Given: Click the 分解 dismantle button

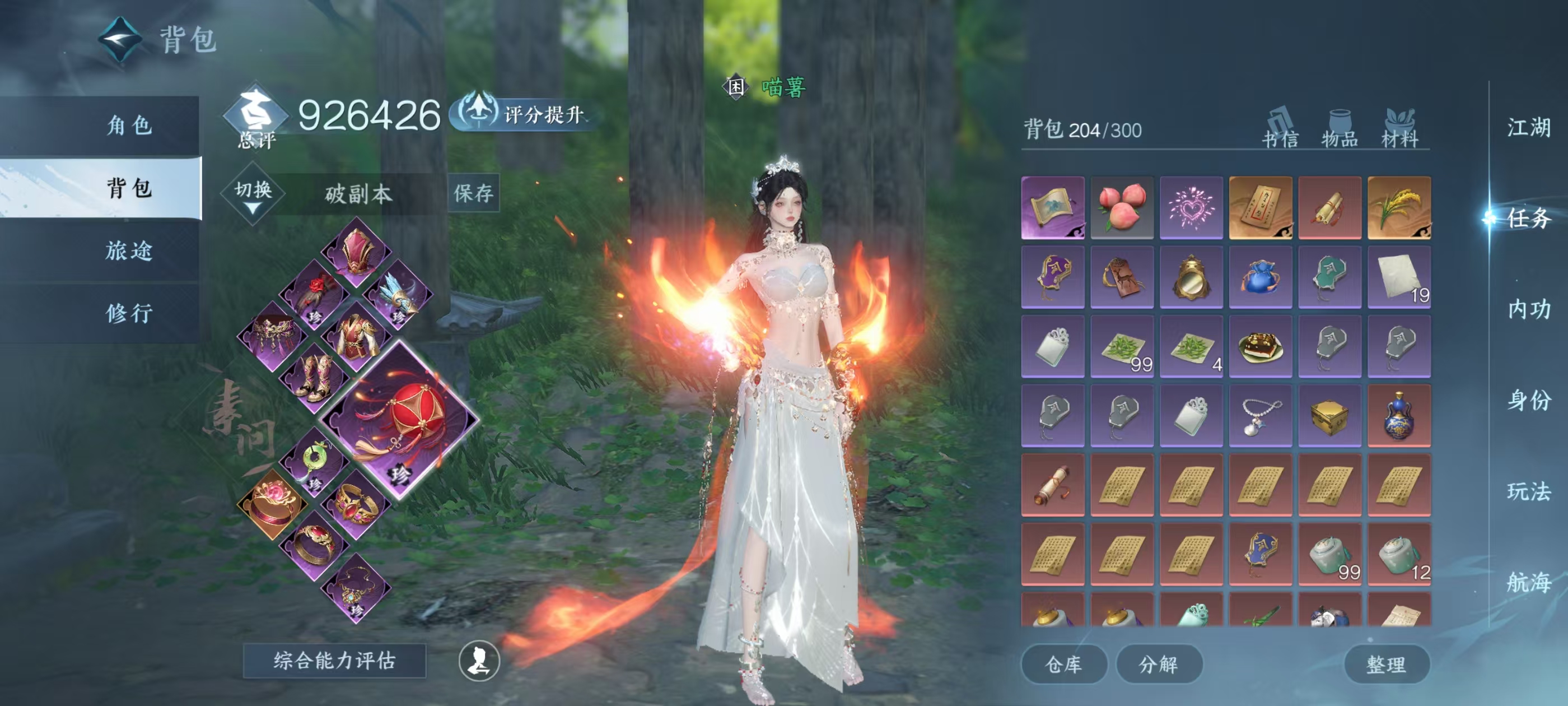Looking at the screenshot, I should [x=1158, y=665].
